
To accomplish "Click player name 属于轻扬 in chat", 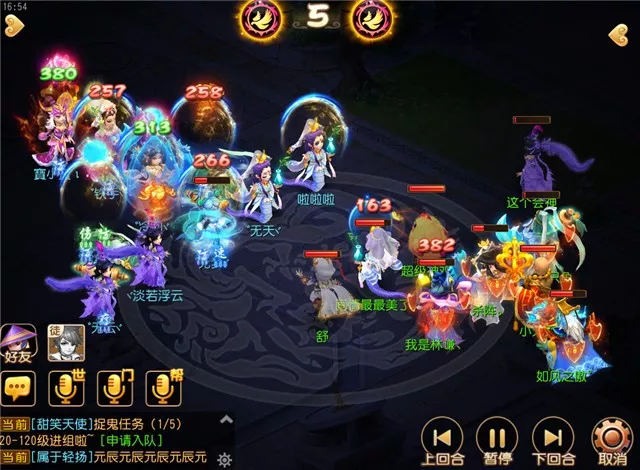I will click(62, 457).
